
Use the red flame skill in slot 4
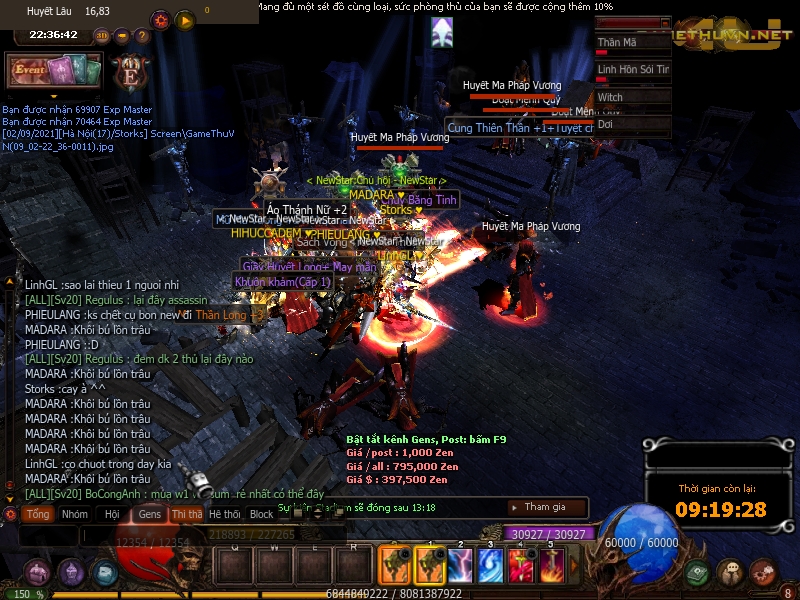click(x=520, y=566)
